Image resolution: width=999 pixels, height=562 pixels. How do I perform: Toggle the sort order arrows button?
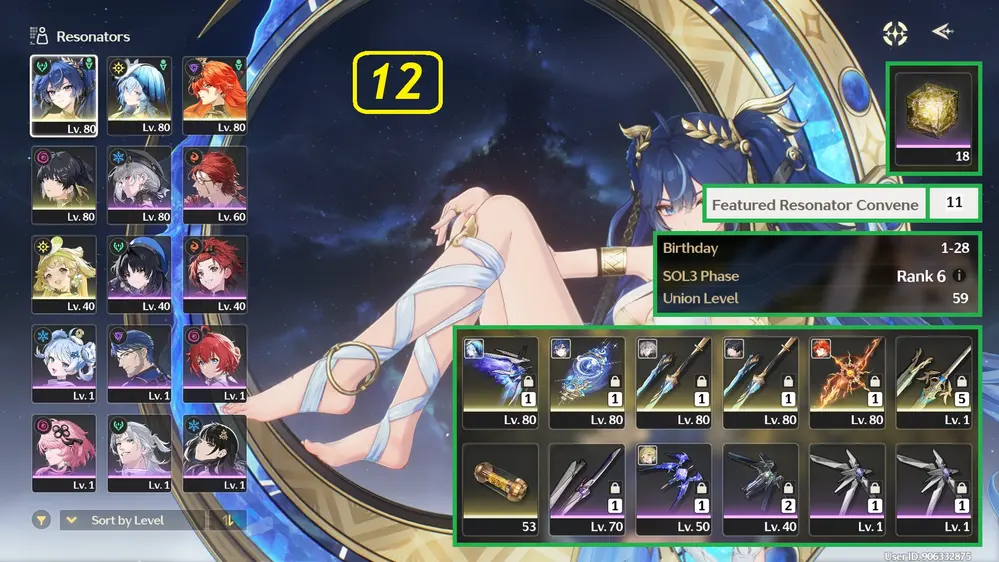pos(227,520)
